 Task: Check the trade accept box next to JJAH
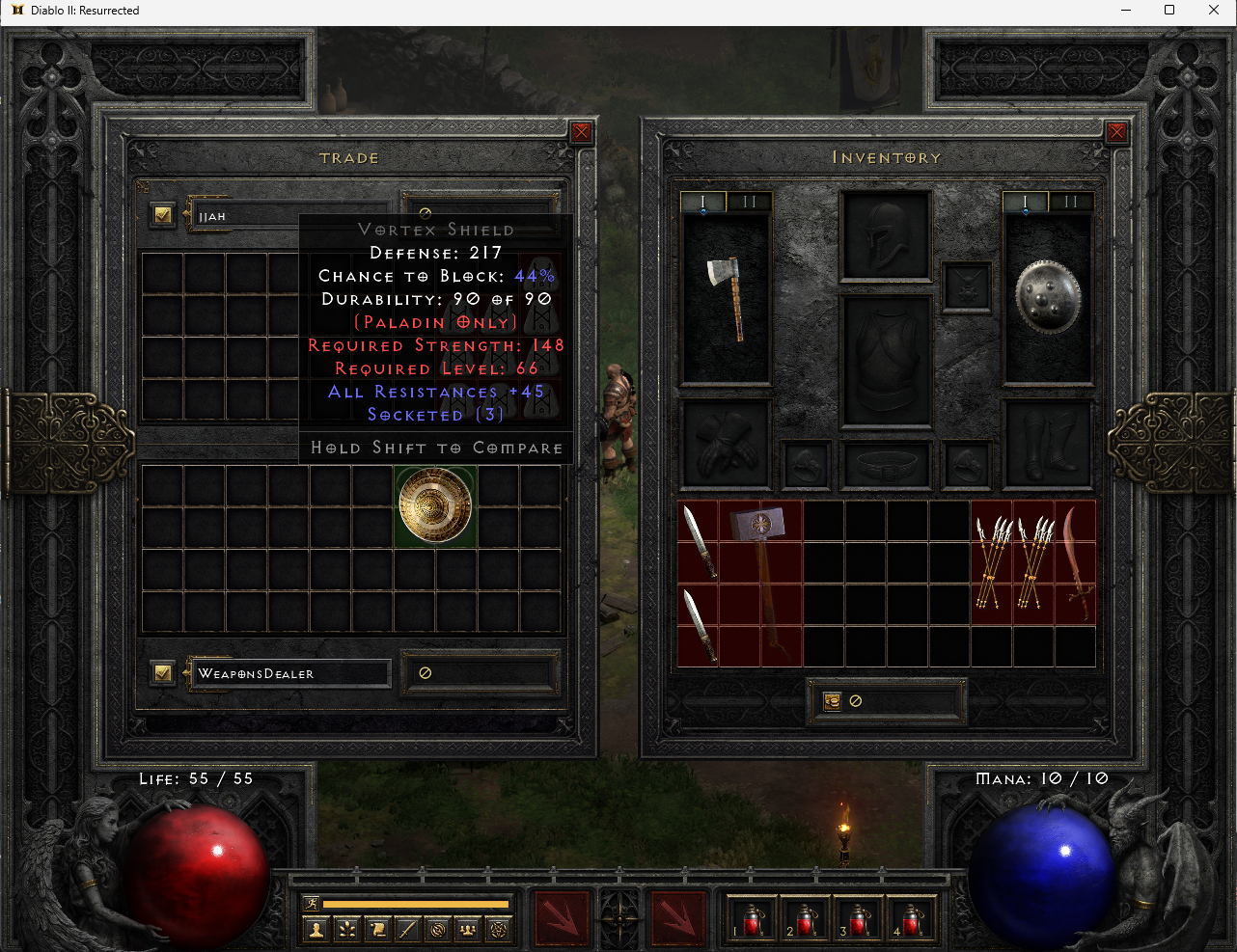pyautogui.click(x=162, y=214)
